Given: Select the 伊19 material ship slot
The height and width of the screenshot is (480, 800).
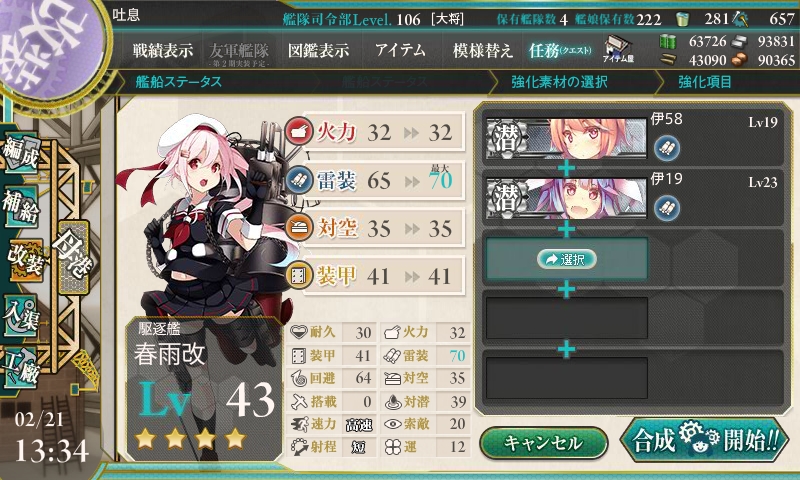Looking at the screenshot, I should click(x=565, y=194).
